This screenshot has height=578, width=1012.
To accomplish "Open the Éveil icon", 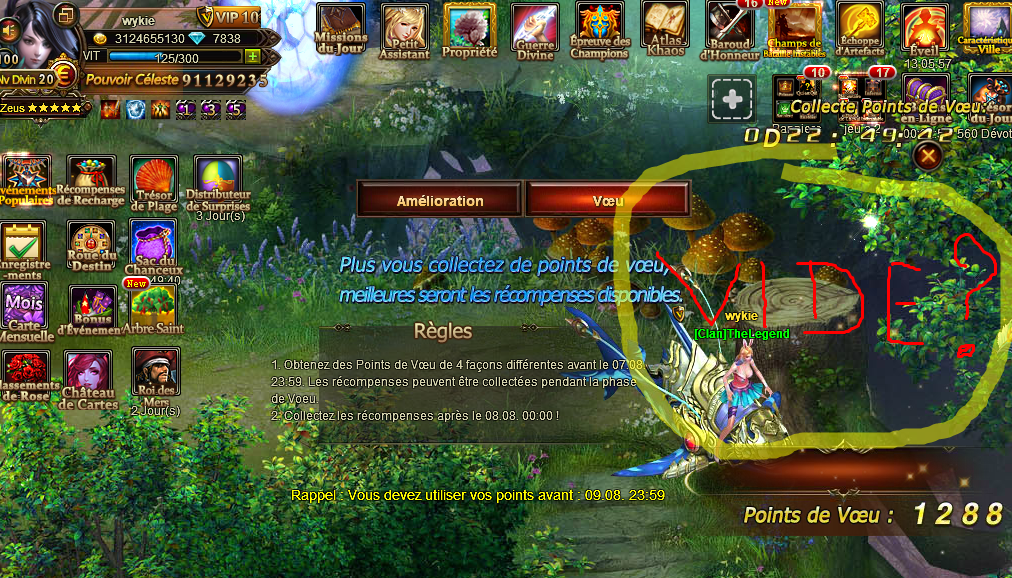I will [x=925, y=30].
